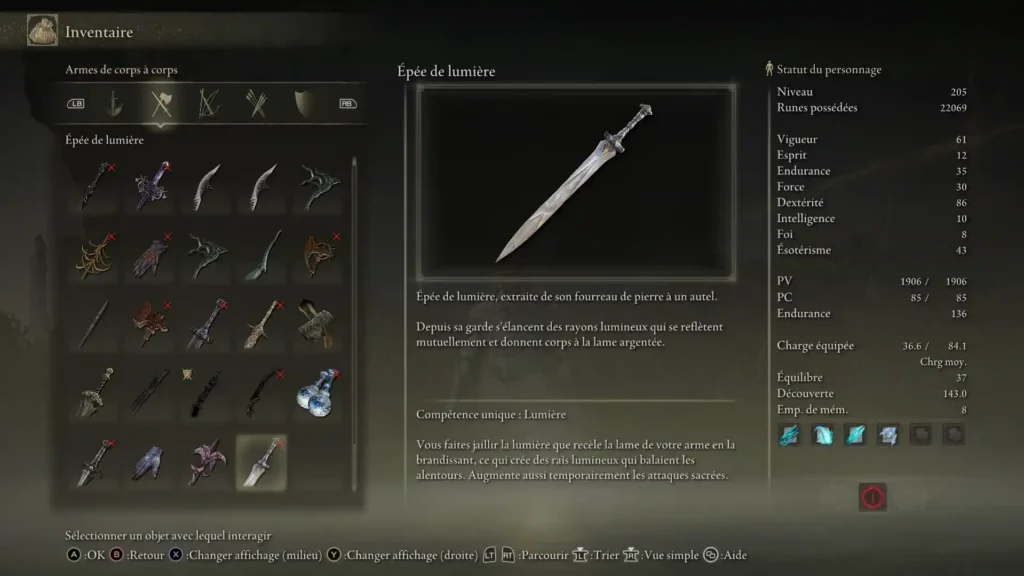This screenshot has width=1024, height=576.
Task: Select the ornate blue weapon with red gem
Action: coord(152,186)
